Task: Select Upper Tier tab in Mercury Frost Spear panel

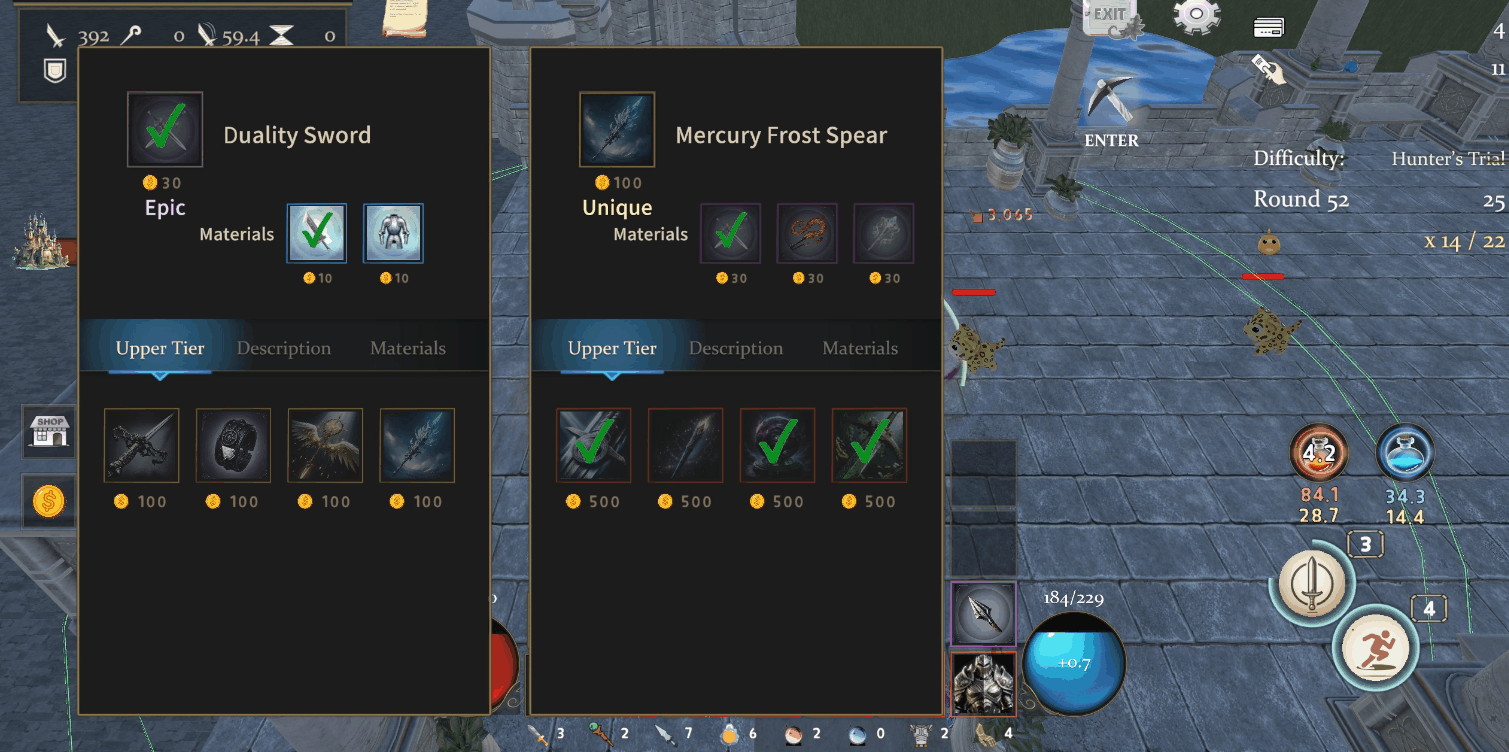Action: [612, 348]
